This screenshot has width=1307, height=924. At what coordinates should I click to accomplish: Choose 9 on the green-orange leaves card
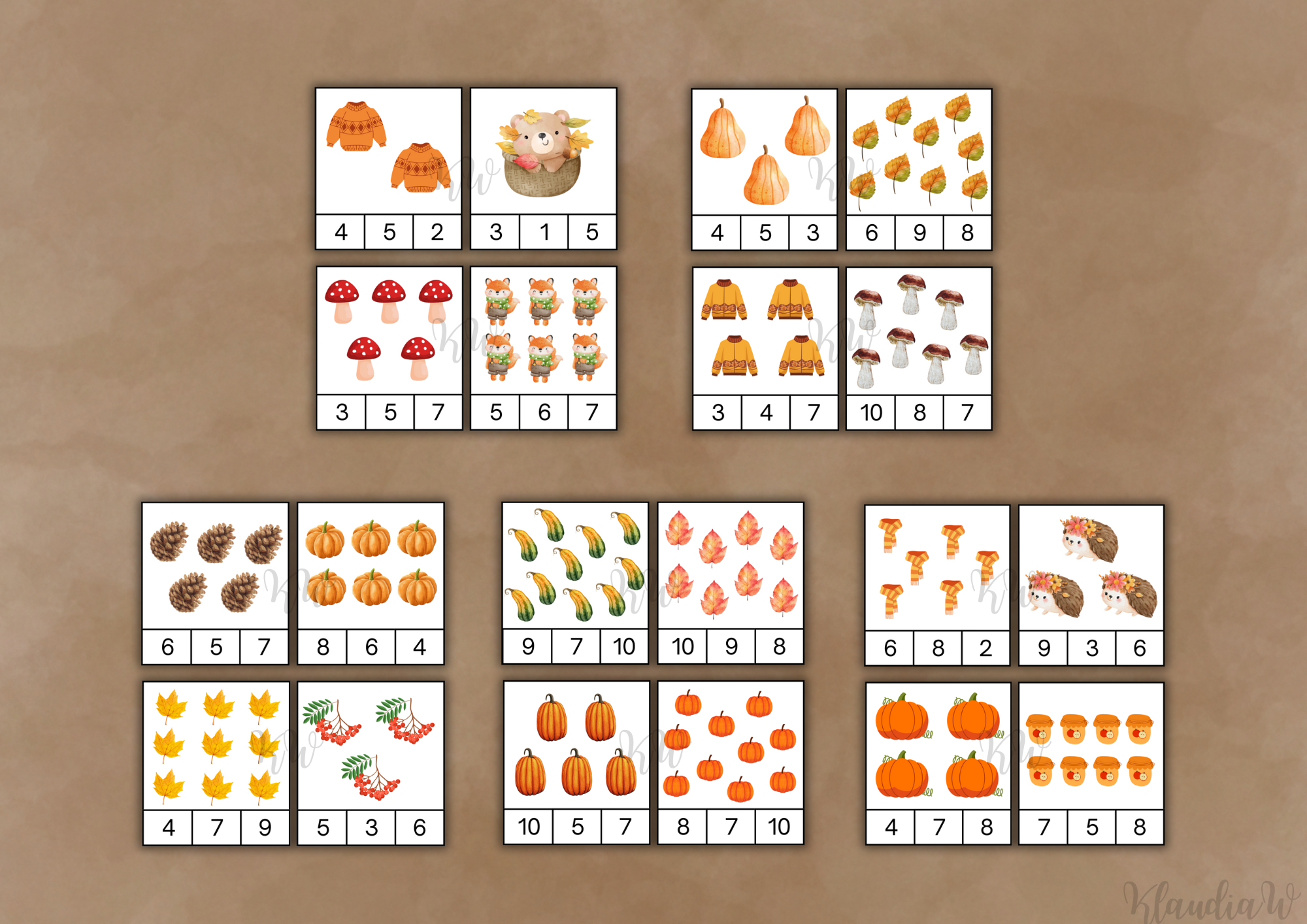point(919,233)
